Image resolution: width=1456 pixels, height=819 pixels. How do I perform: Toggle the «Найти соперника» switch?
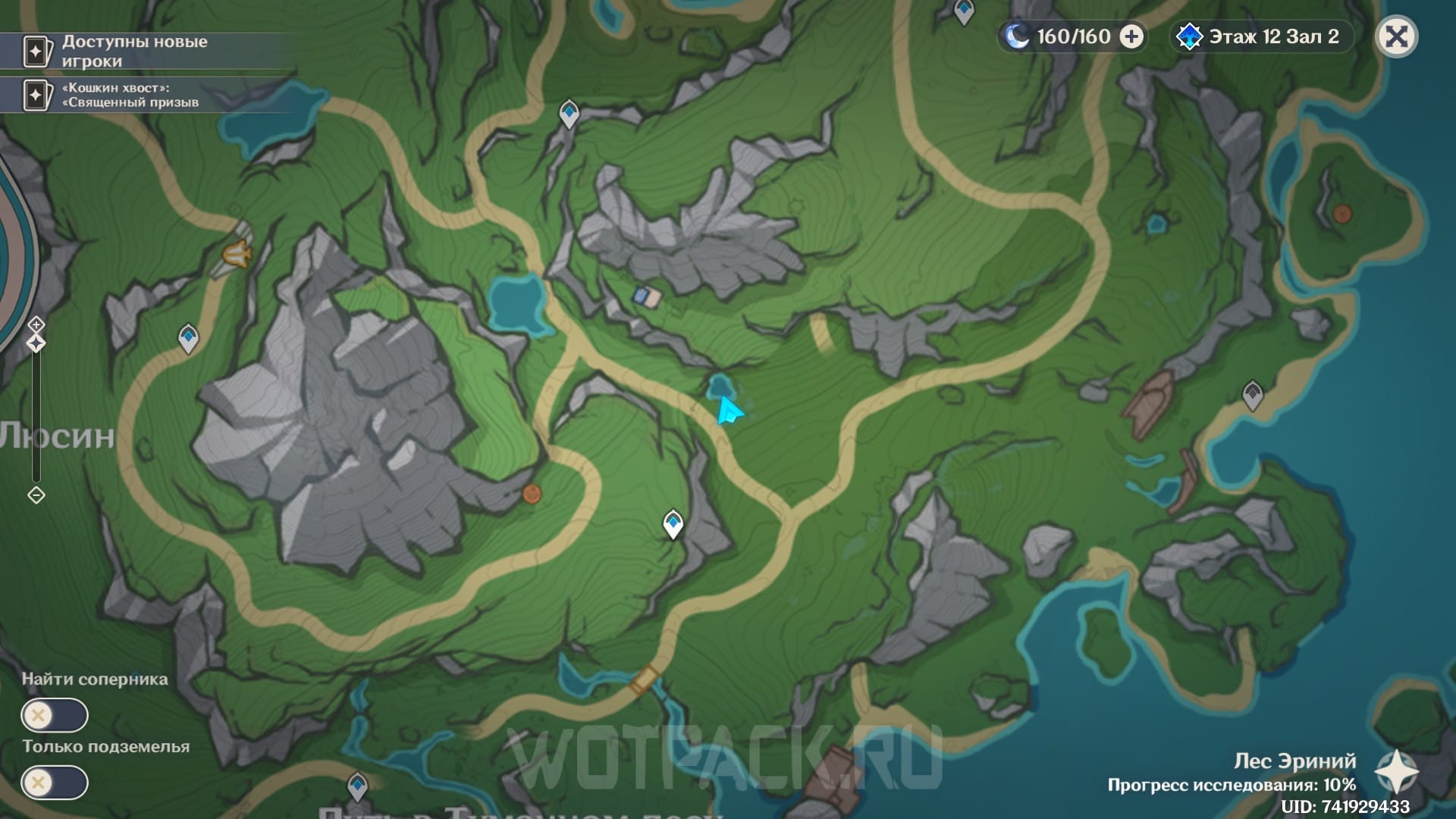coord(55,715)
